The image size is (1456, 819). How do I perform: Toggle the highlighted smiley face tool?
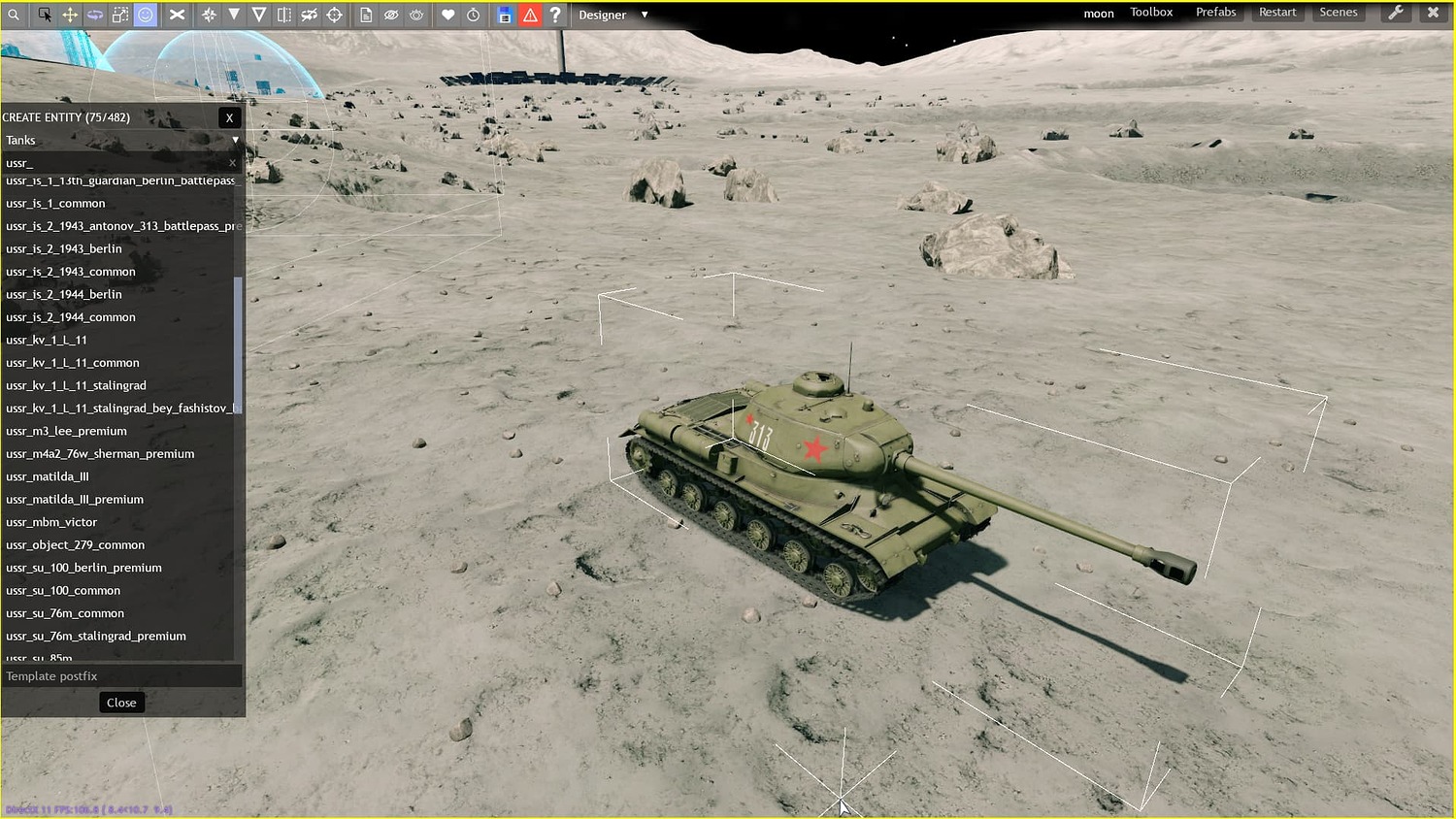pyautogui.click(x=147, y=15)
